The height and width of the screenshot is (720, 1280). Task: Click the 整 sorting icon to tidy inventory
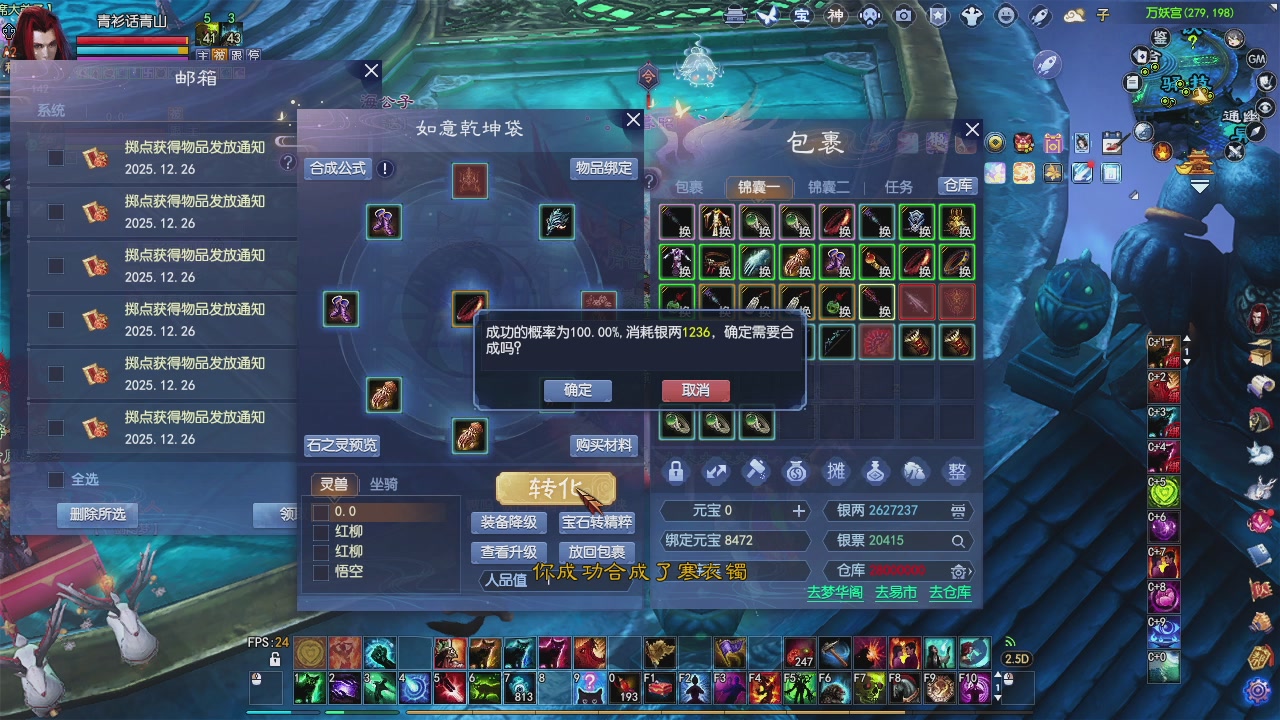pos(956,472)
